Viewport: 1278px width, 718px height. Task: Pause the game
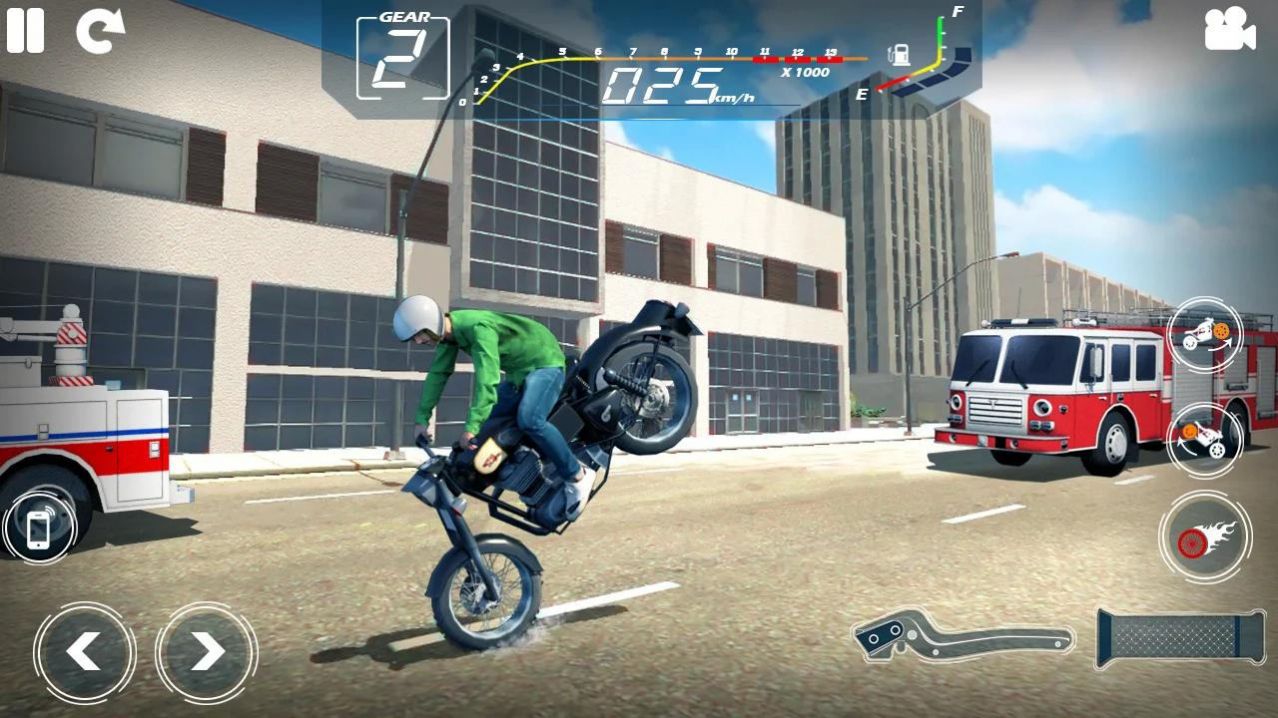click(25, 30)
